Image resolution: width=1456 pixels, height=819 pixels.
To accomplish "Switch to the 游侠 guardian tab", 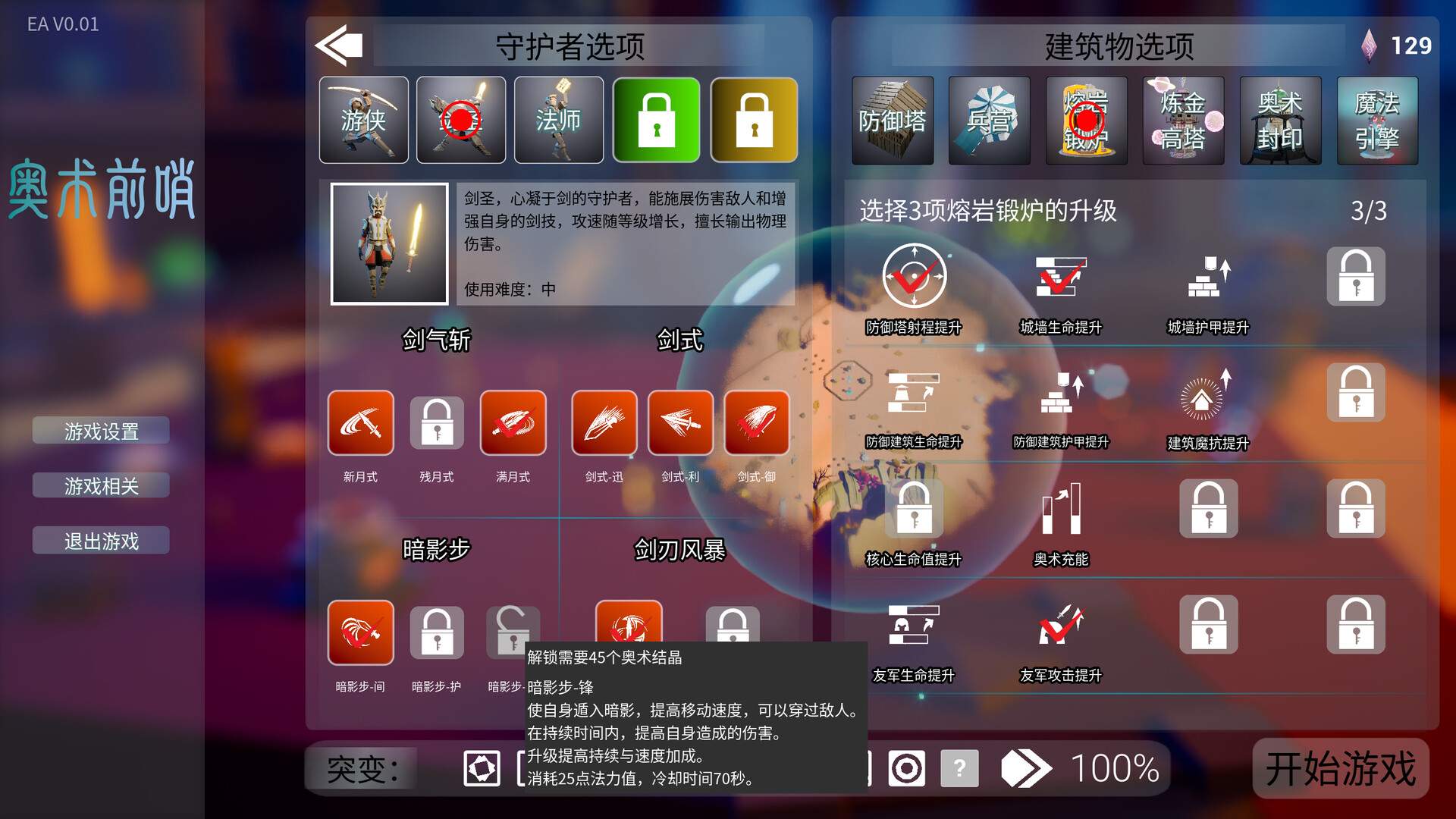I will click(x=363, y=120).
